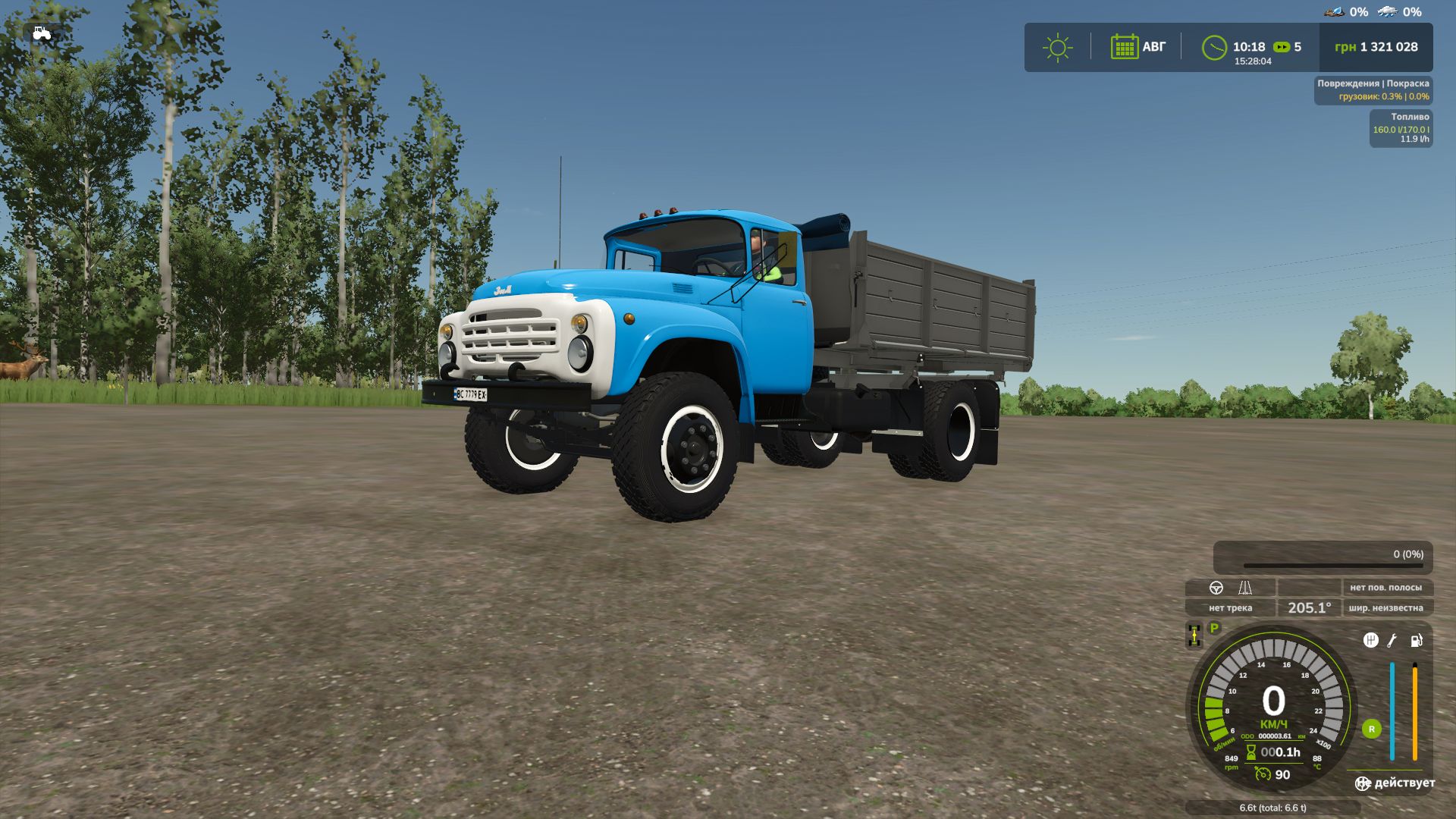Toggle the axle differential lock indicator
This screenshot has height=819, width=1456.
pyautogui.click(x=1194, y=635)
